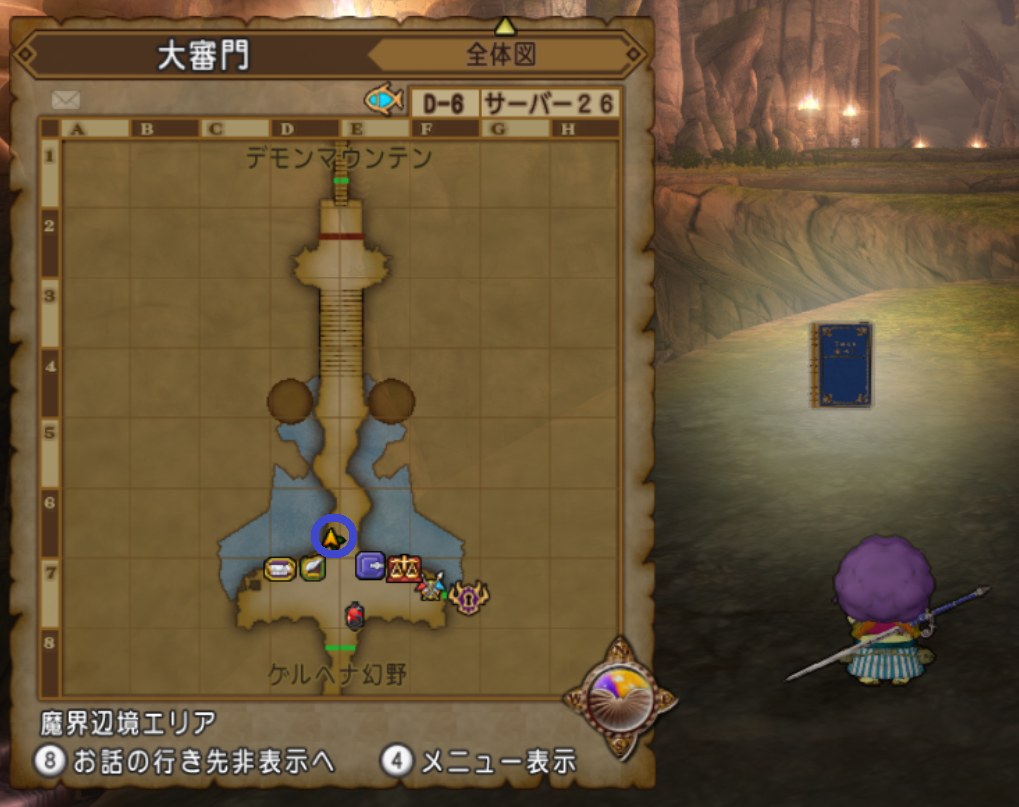This screenshot has height=807, width=1019.
Task: Select the player arrow marker circled in blue
Action: [x=332, y=538]
